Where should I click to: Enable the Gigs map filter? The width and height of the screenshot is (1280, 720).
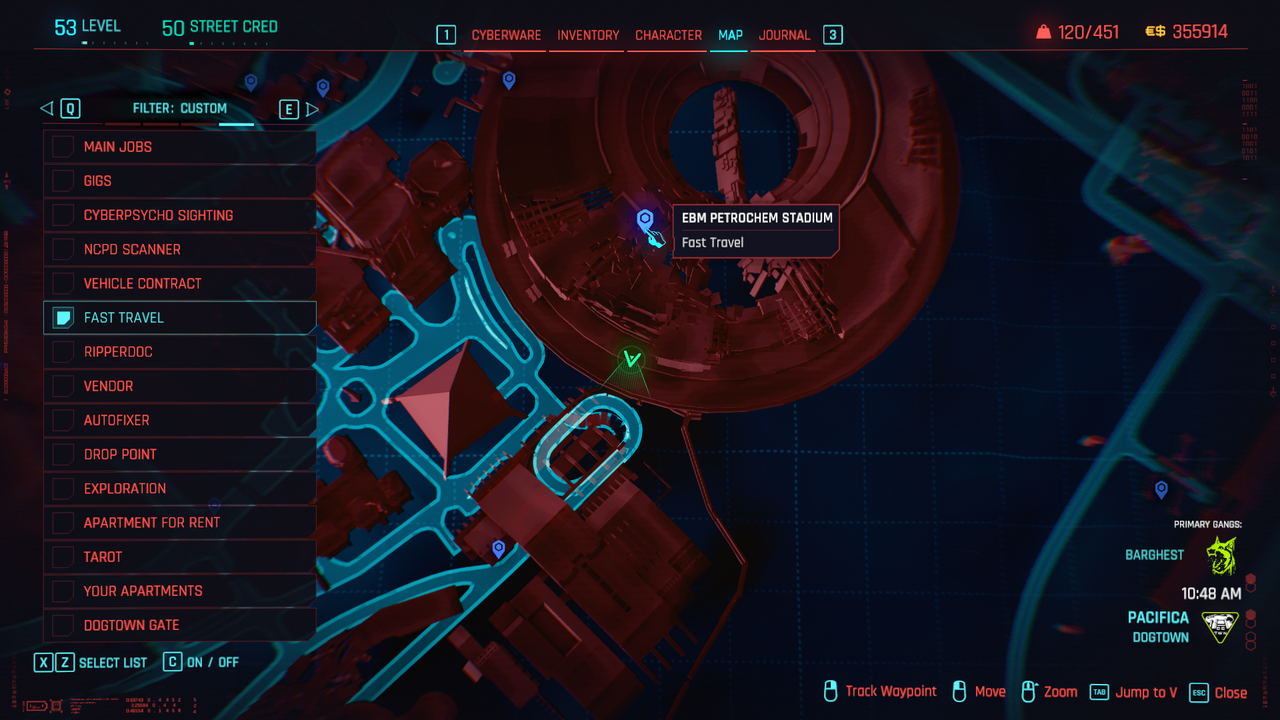[63, 181]
